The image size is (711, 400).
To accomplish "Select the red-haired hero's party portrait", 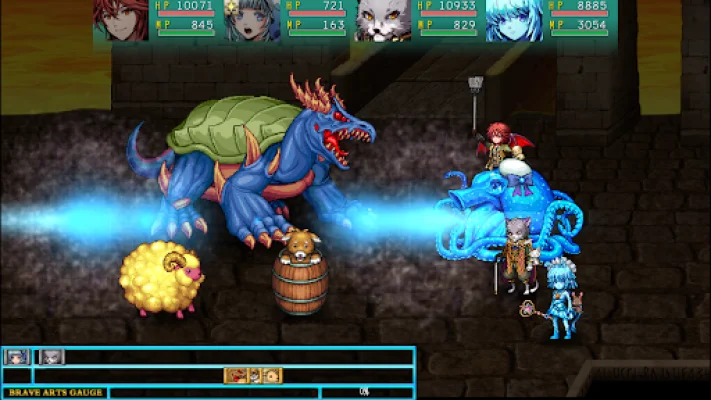I will pyautogui.click(x=121, y=20).
